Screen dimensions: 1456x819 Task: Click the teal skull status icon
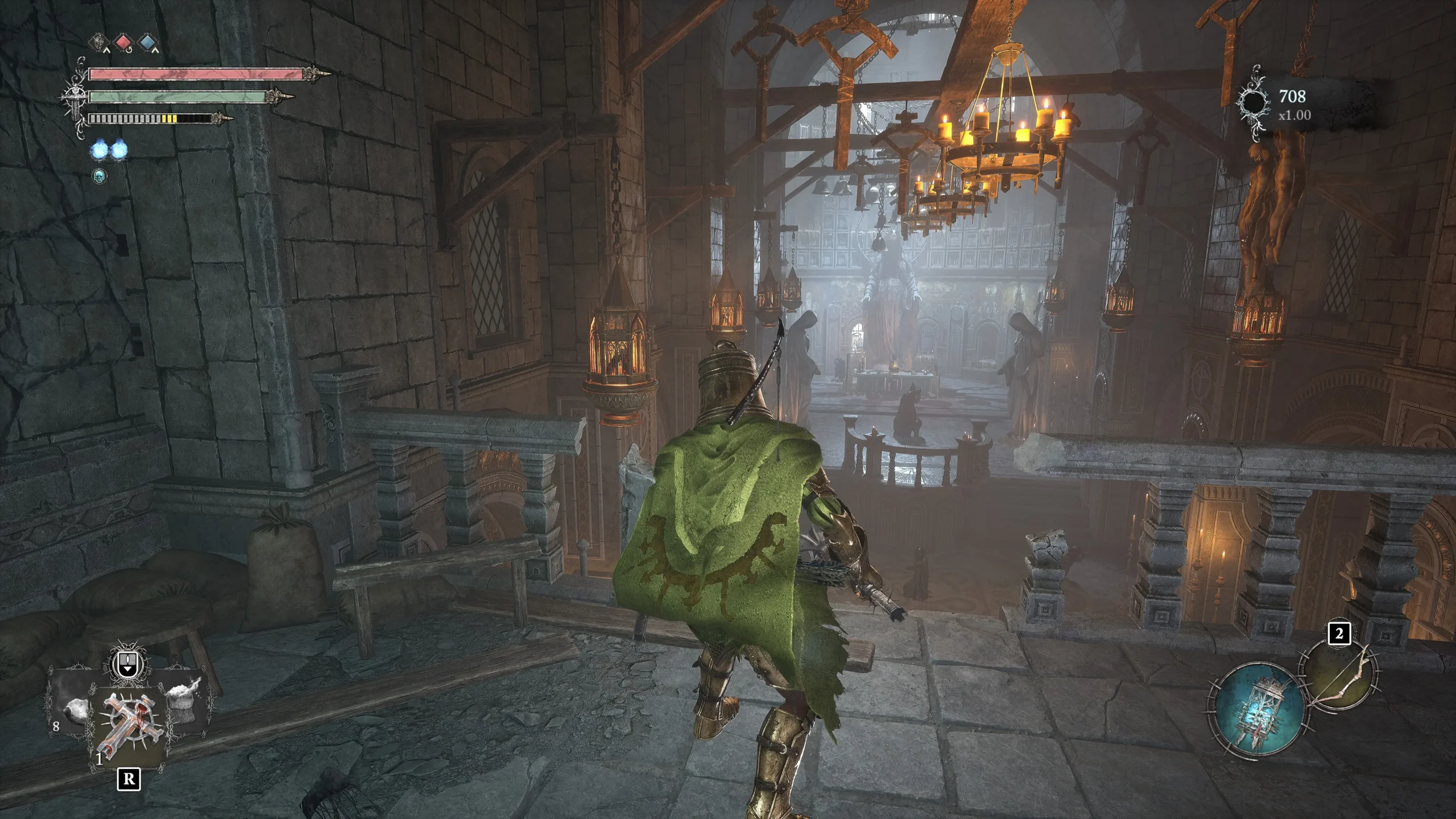(x=100, y=176)
